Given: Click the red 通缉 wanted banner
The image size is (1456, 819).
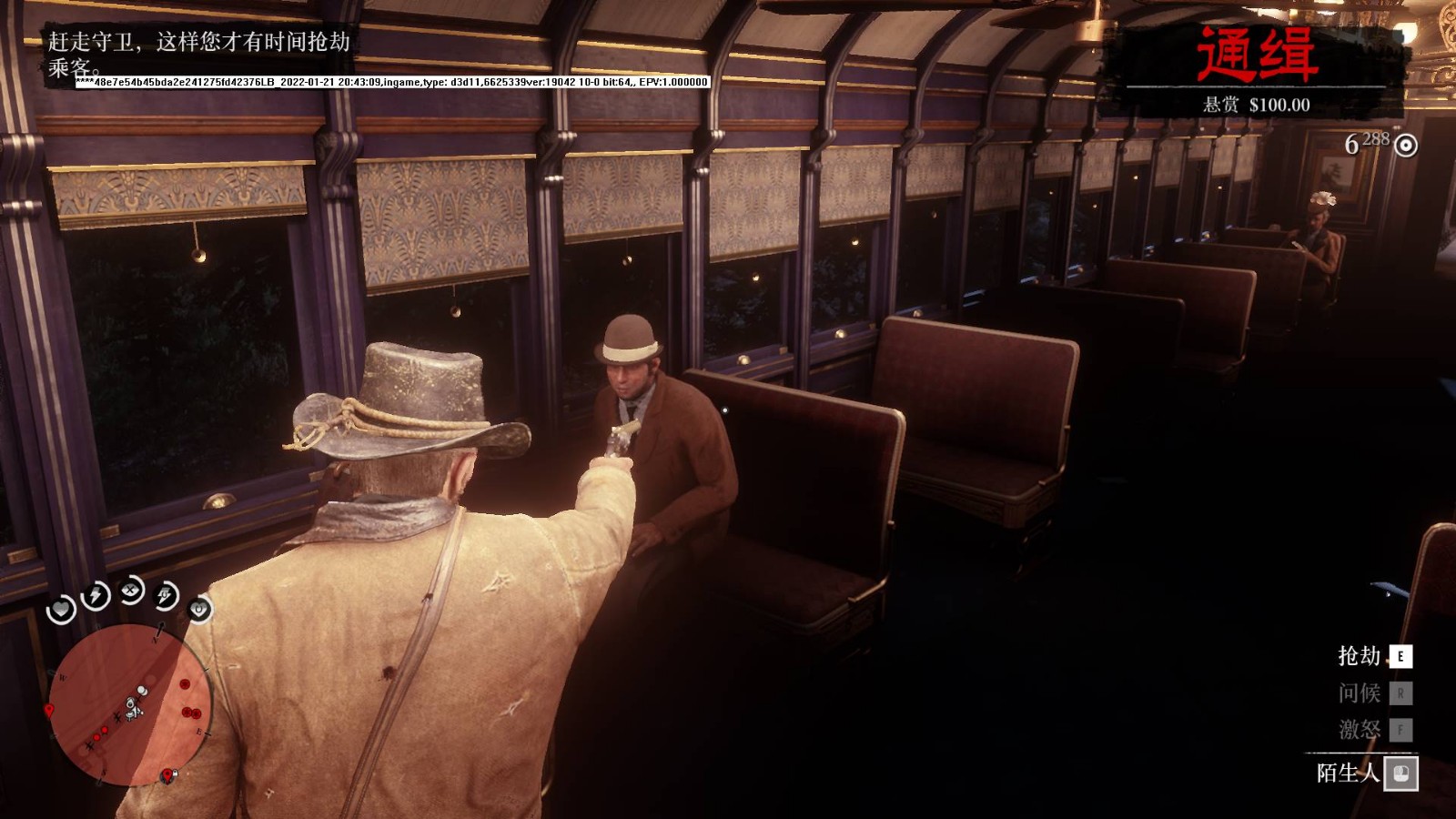Looking at the screenshot, I should pyautogui.click(x=1256, y=55).
